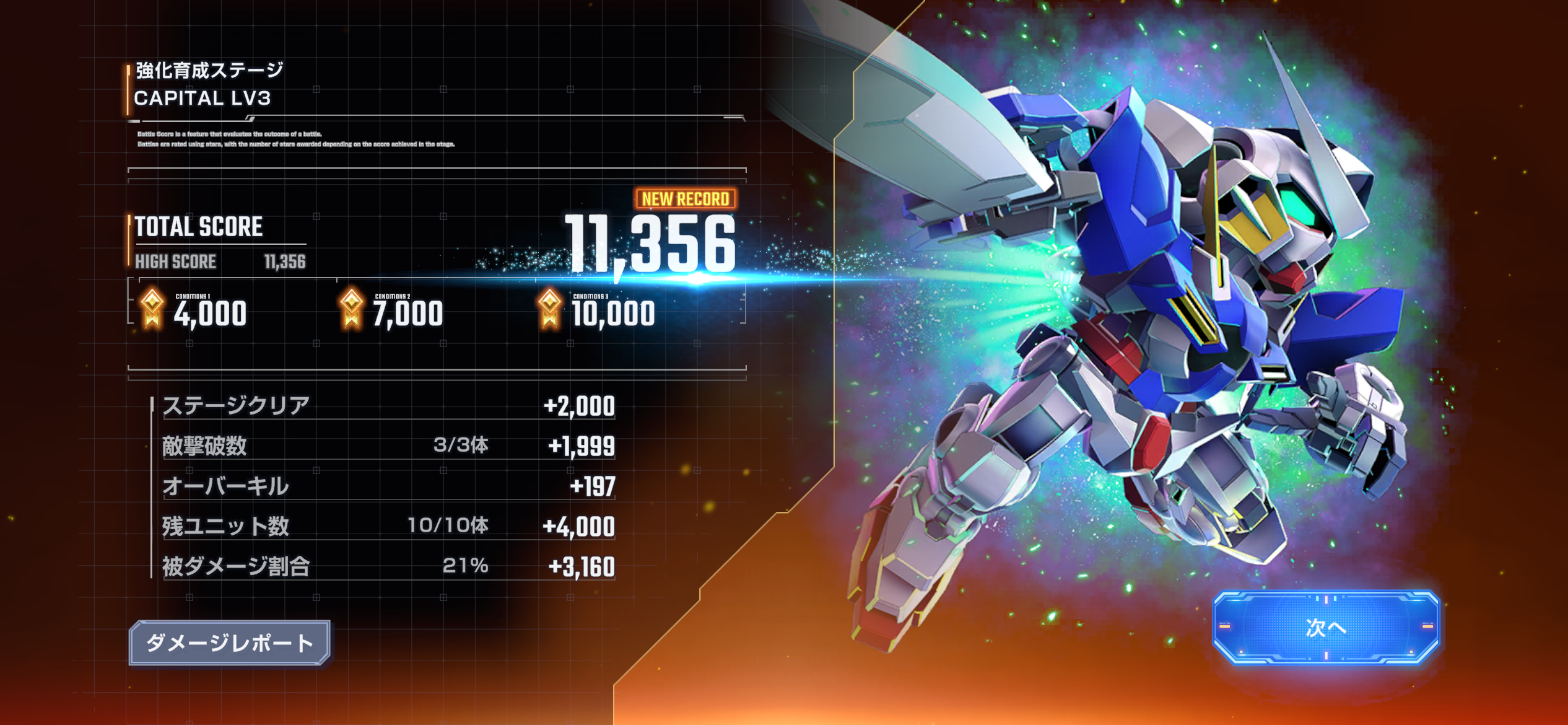Continue with the 次へ button
This screenshot has height=725, width=1568.
(x=1325, y=627)
